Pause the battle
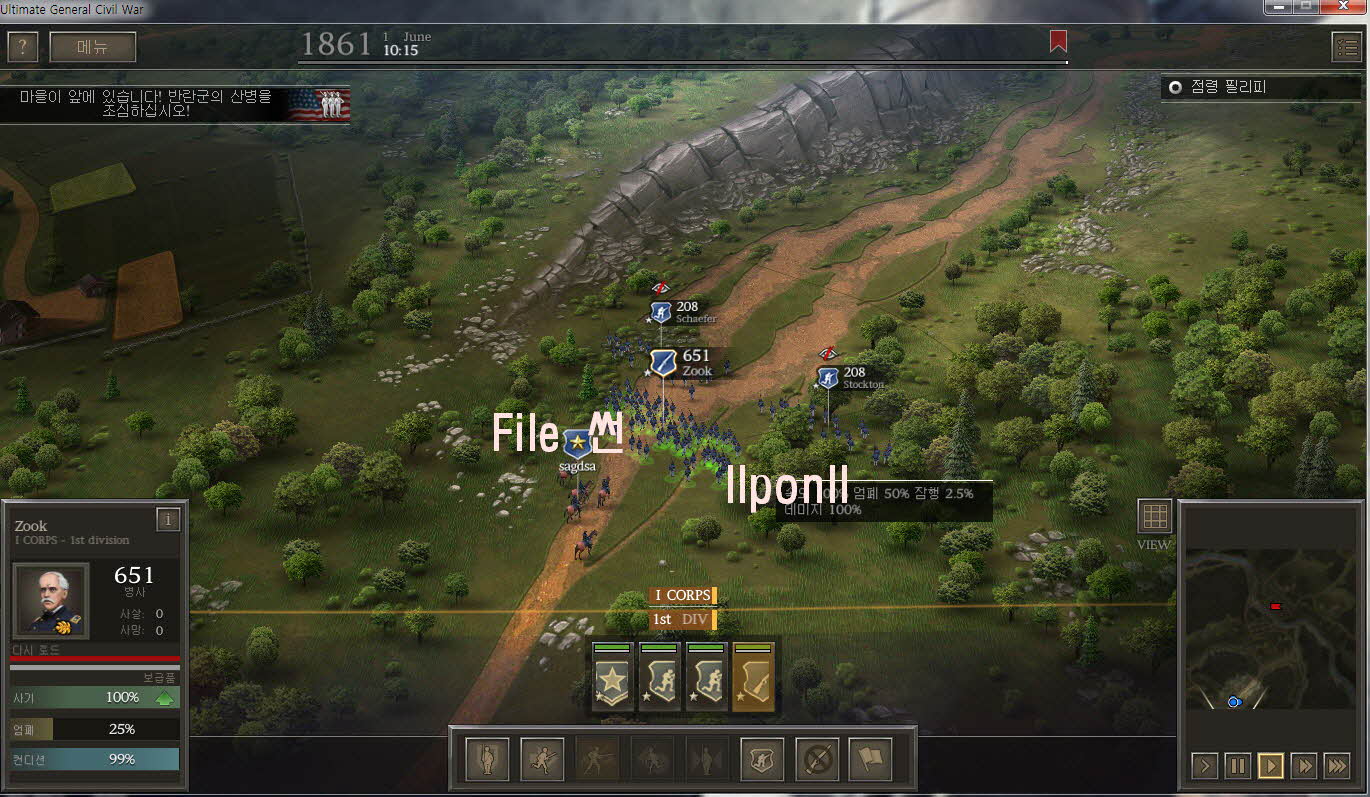This screenshot has width=1370, height=797. pos(1237,766)
